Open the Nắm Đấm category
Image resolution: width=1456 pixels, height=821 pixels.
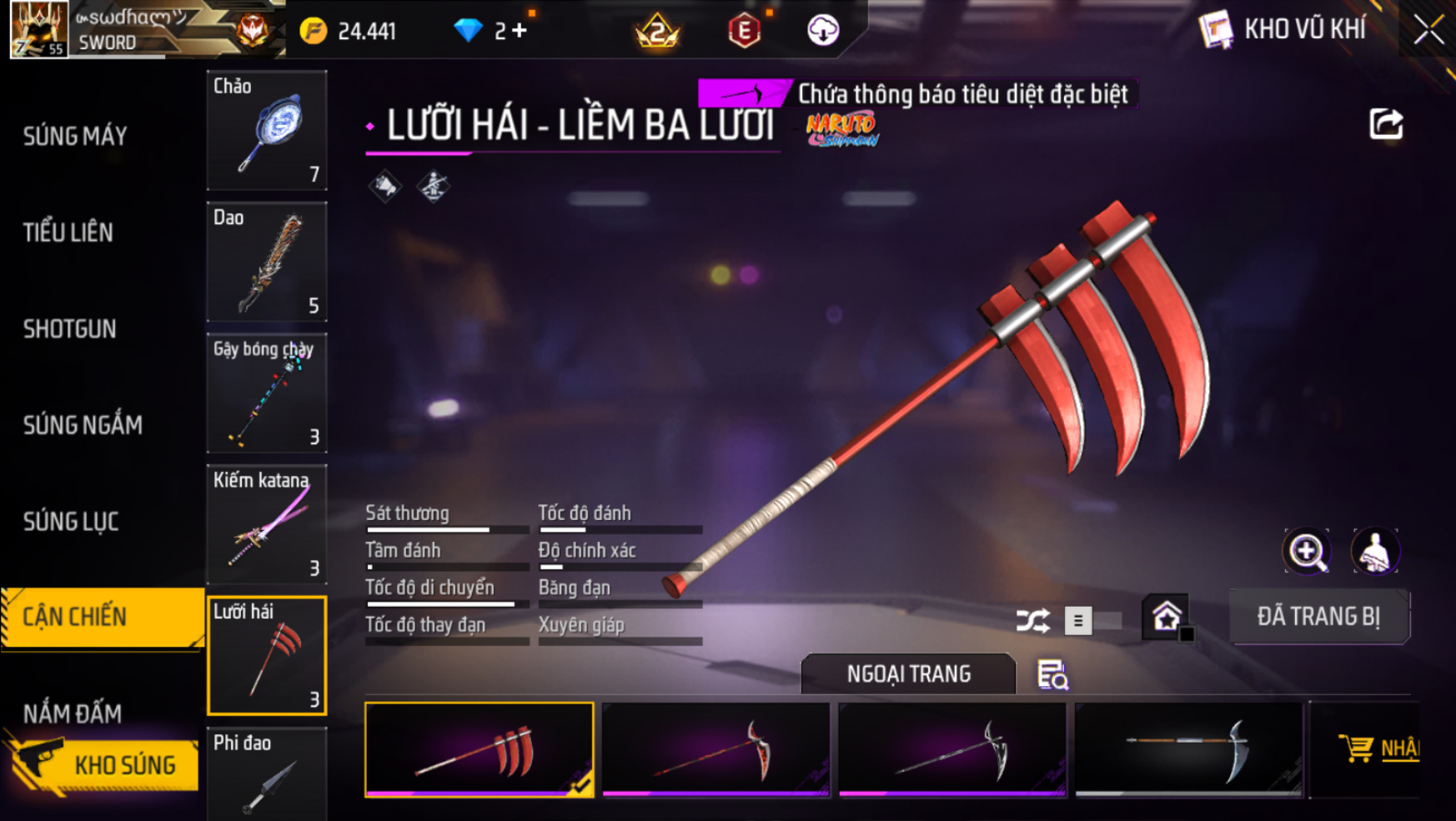73,713
